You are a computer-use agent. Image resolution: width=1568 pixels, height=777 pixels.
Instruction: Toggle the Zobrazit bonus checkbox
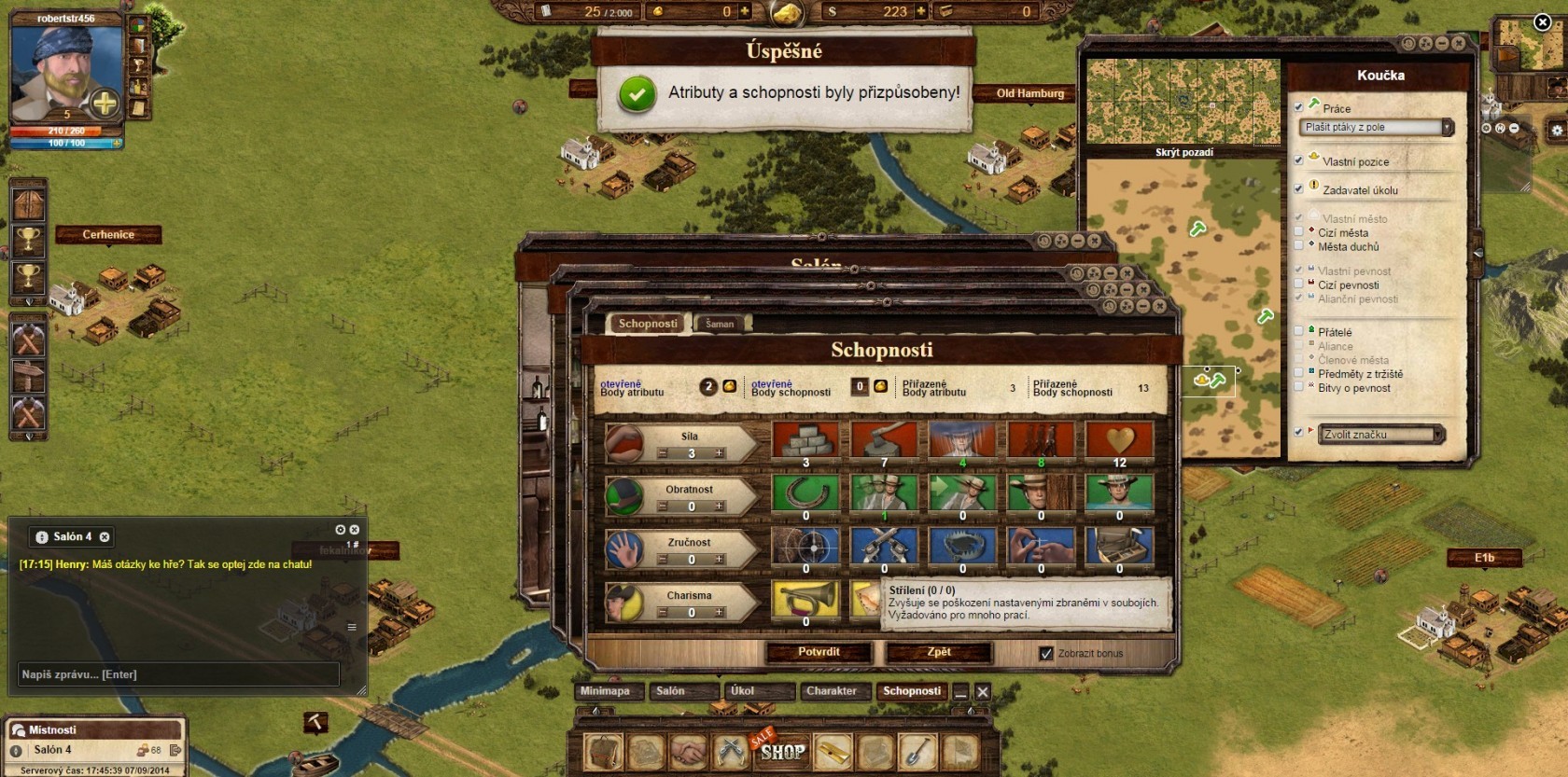pyautogui.click(x=1046, y=654)
